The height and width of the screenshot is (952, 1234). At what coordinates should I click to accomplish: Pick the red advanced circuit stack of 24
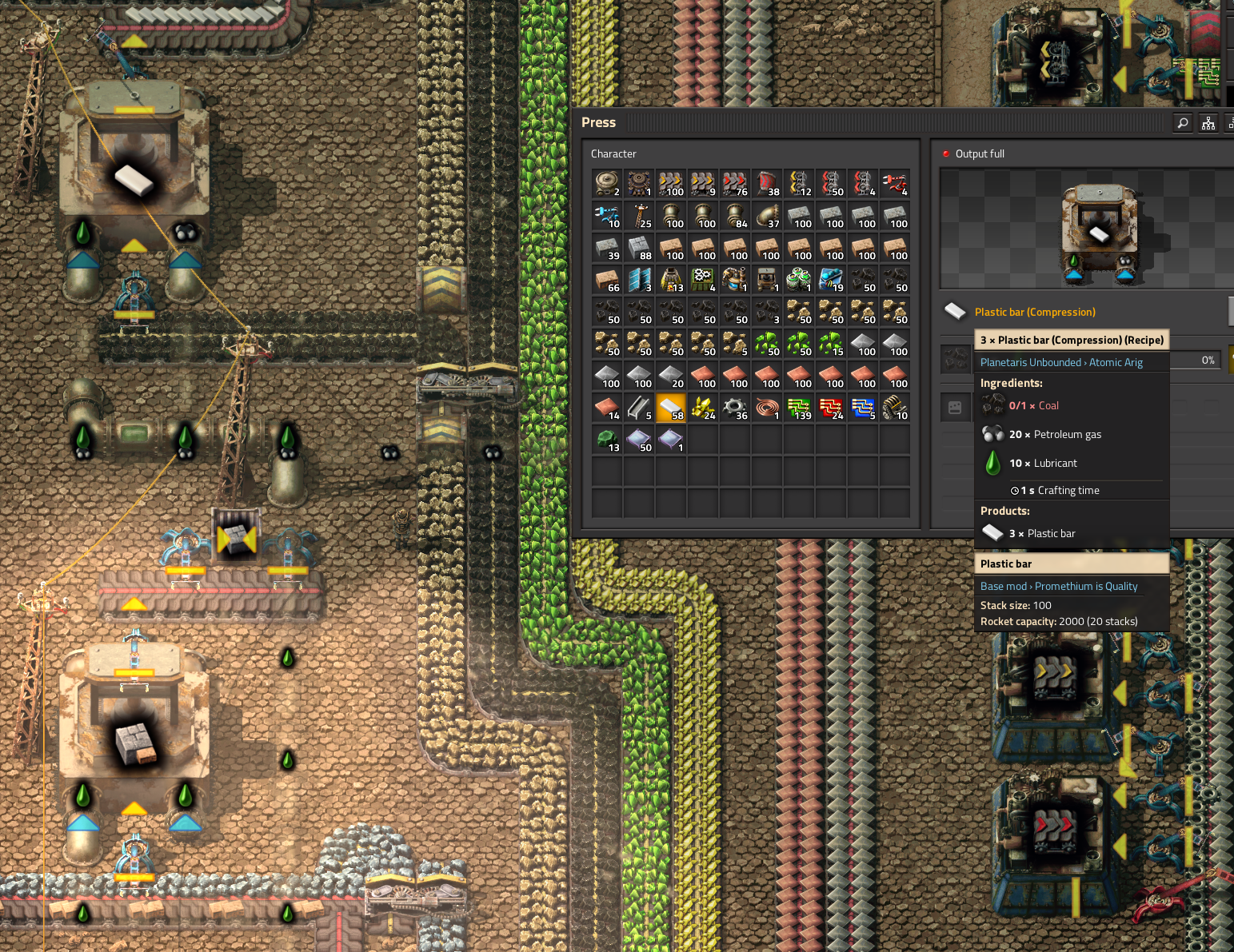pos(831,408)
